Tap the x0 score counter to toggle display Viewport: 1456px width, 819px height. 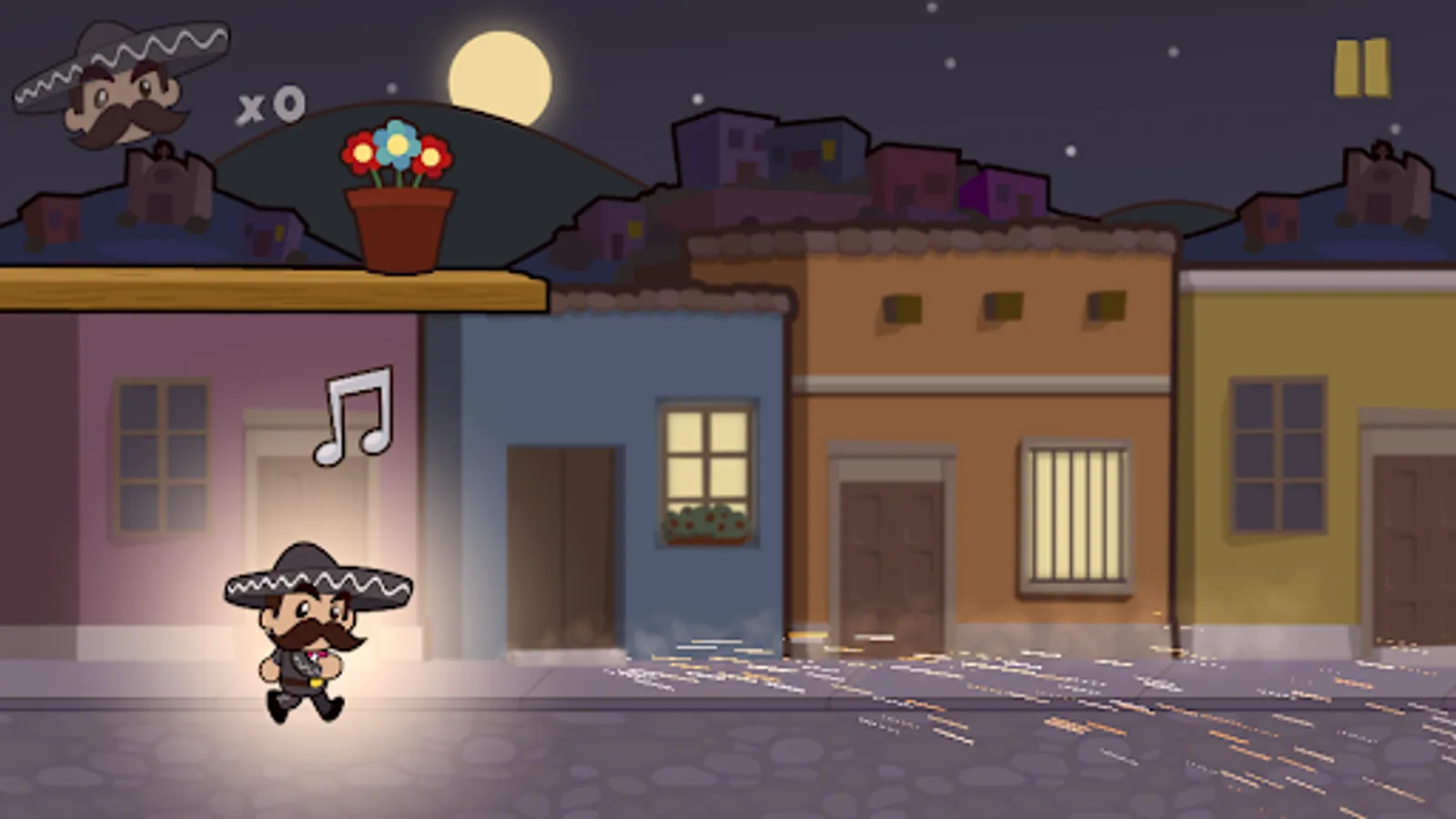click(268, 105)
